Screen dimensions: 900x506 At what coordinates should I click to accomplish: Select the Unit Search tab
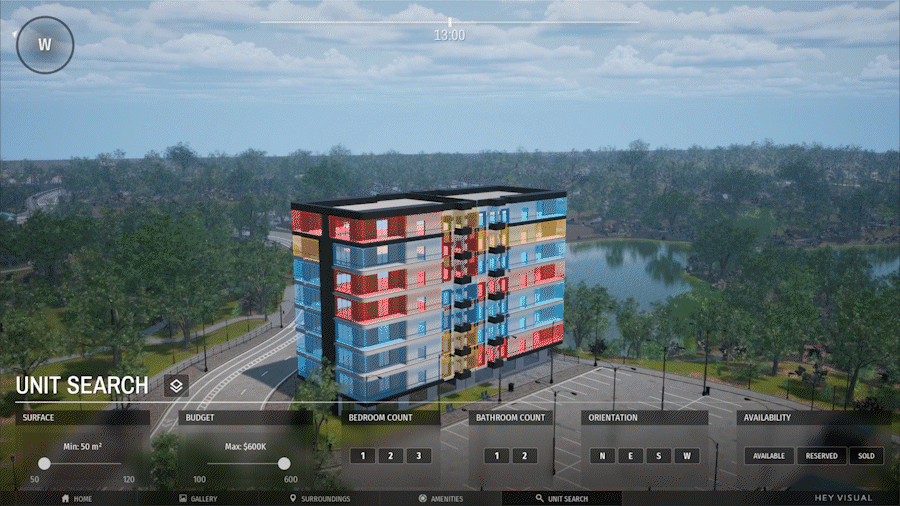pos(562,498)
